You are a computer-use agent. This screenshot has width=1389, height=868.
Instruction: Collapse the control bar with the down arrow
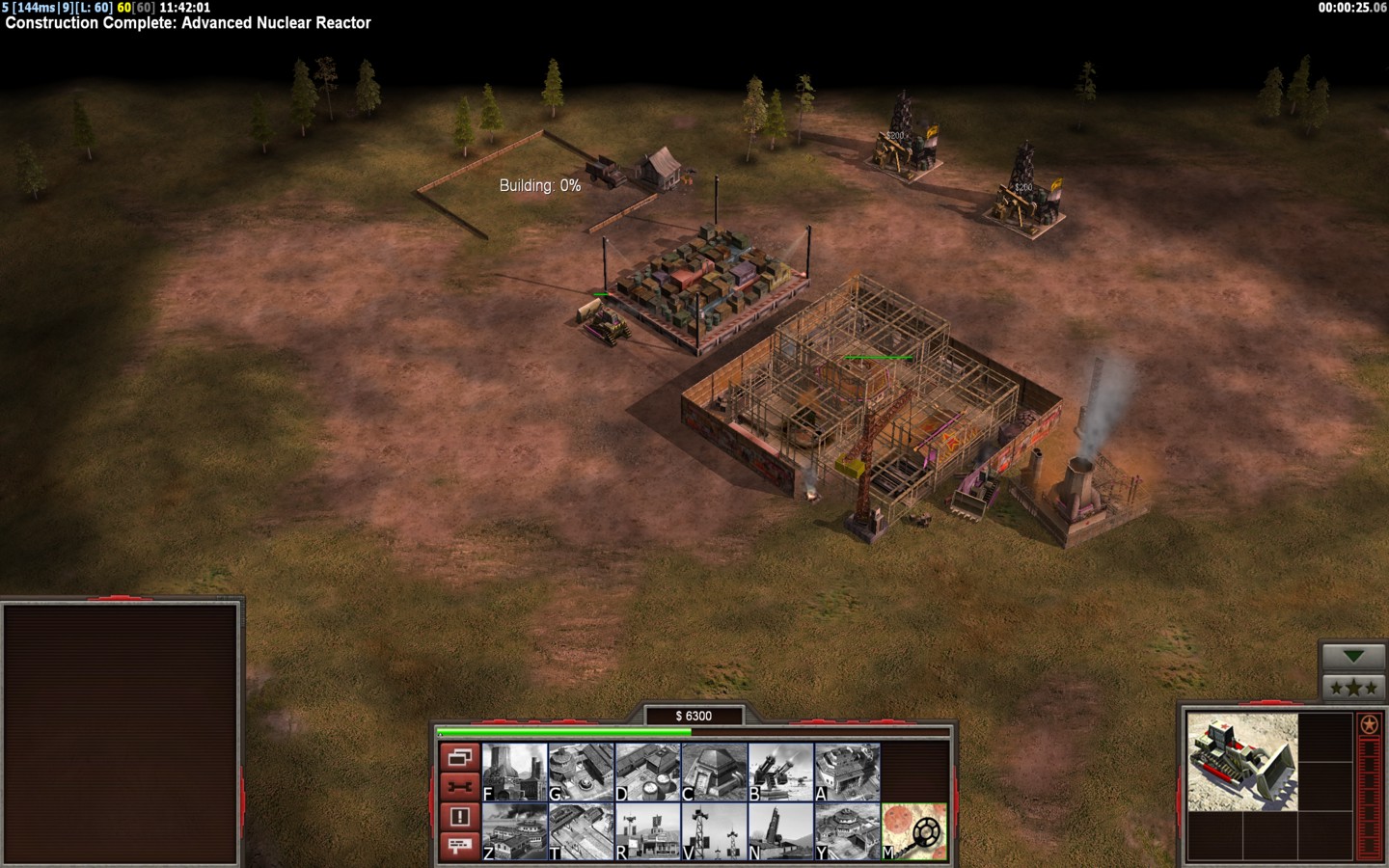pyautogui.click(x=1353, y=657)
